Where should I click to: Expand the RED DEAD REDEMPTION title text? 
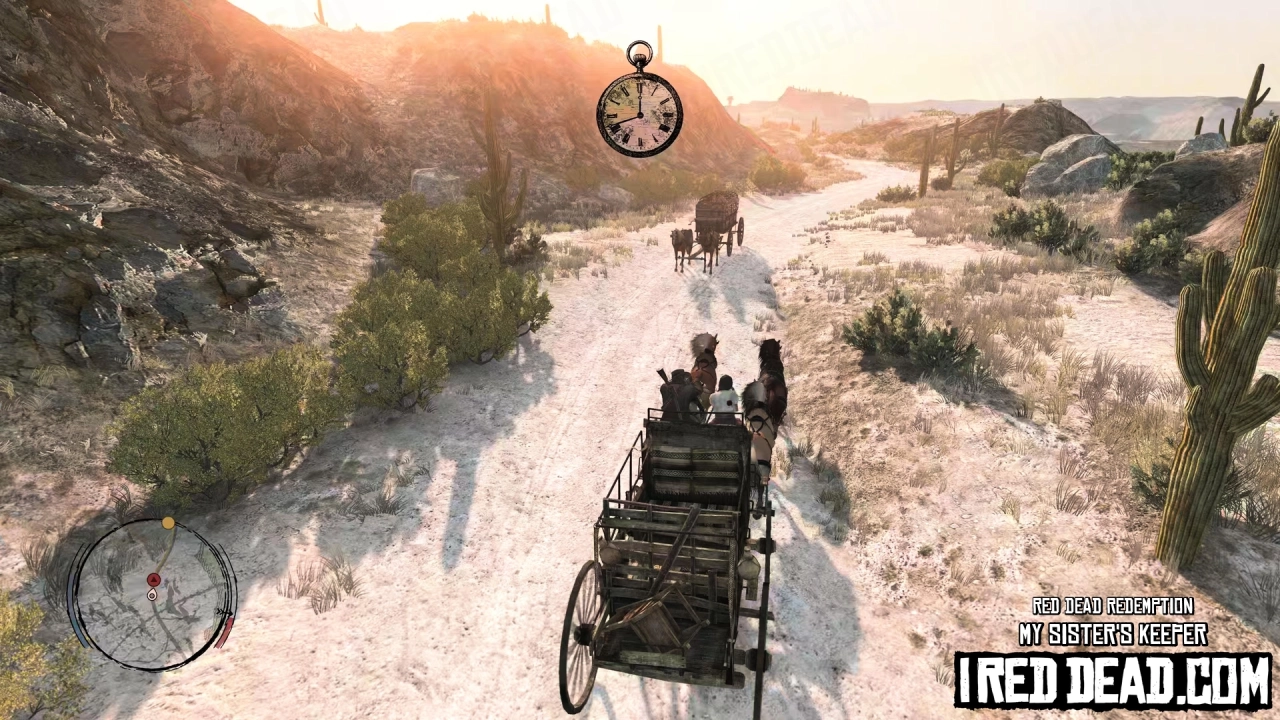[1112, 606]
